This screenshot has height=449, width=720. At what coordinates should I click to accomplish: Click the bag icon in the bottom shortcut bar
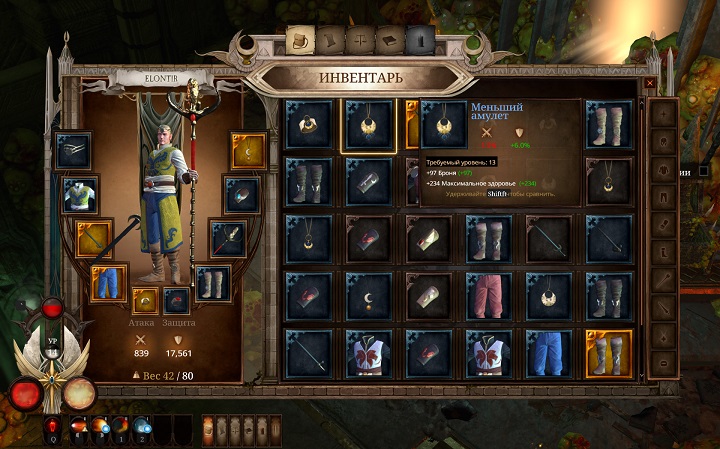coord(208,429)
